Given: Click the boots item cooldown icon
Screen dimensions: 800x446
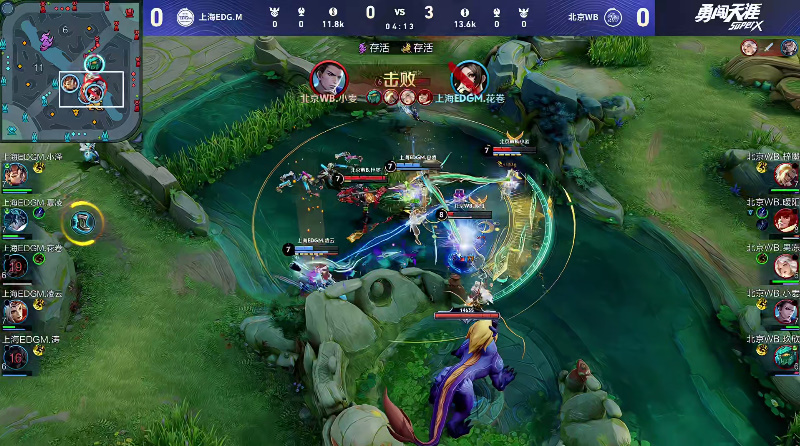Looking at the screenshot, I should tap(86, 219).
